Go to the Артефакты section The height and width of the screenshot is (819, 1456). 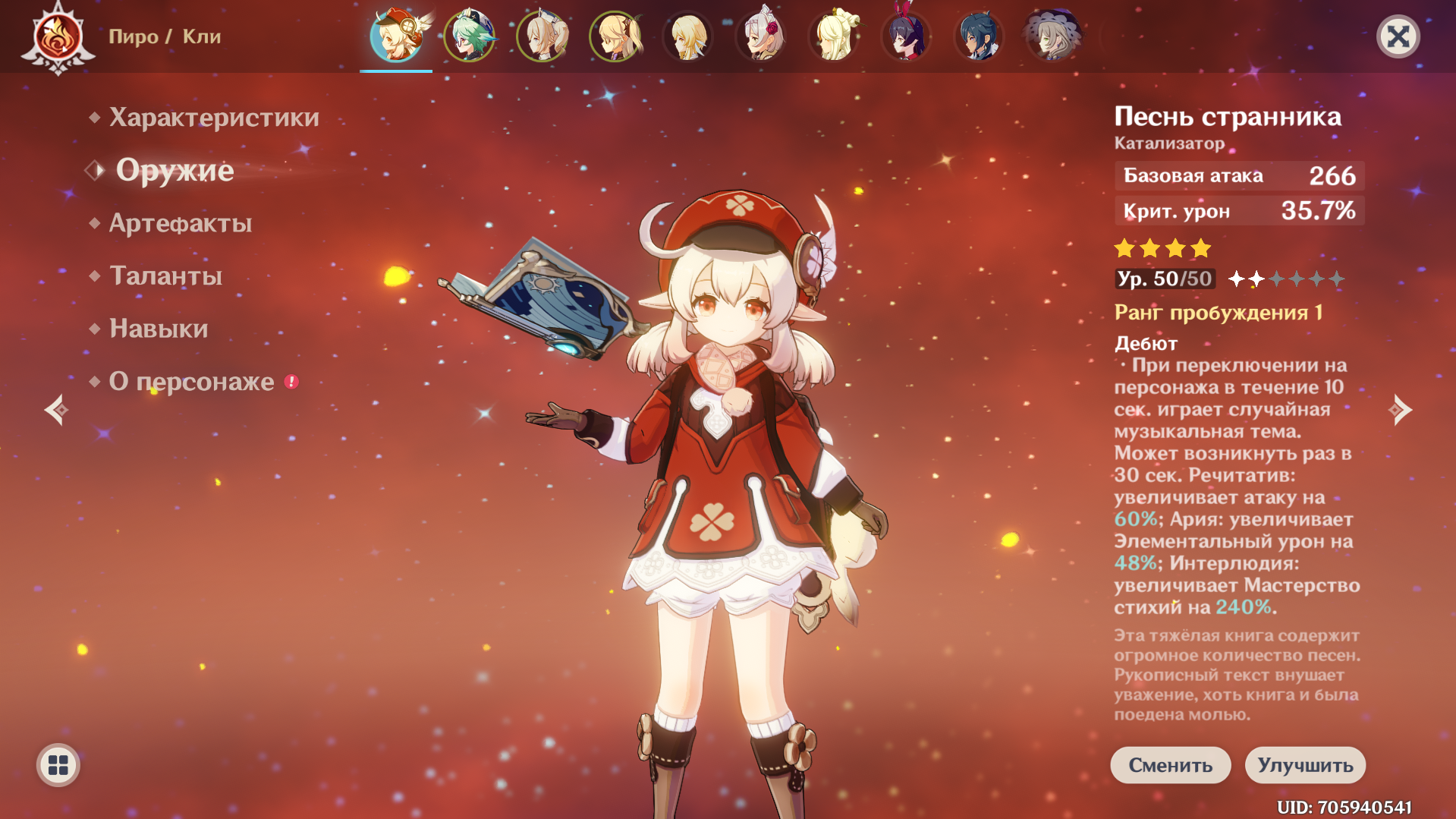pyautogui.click(x=181, y=223)
